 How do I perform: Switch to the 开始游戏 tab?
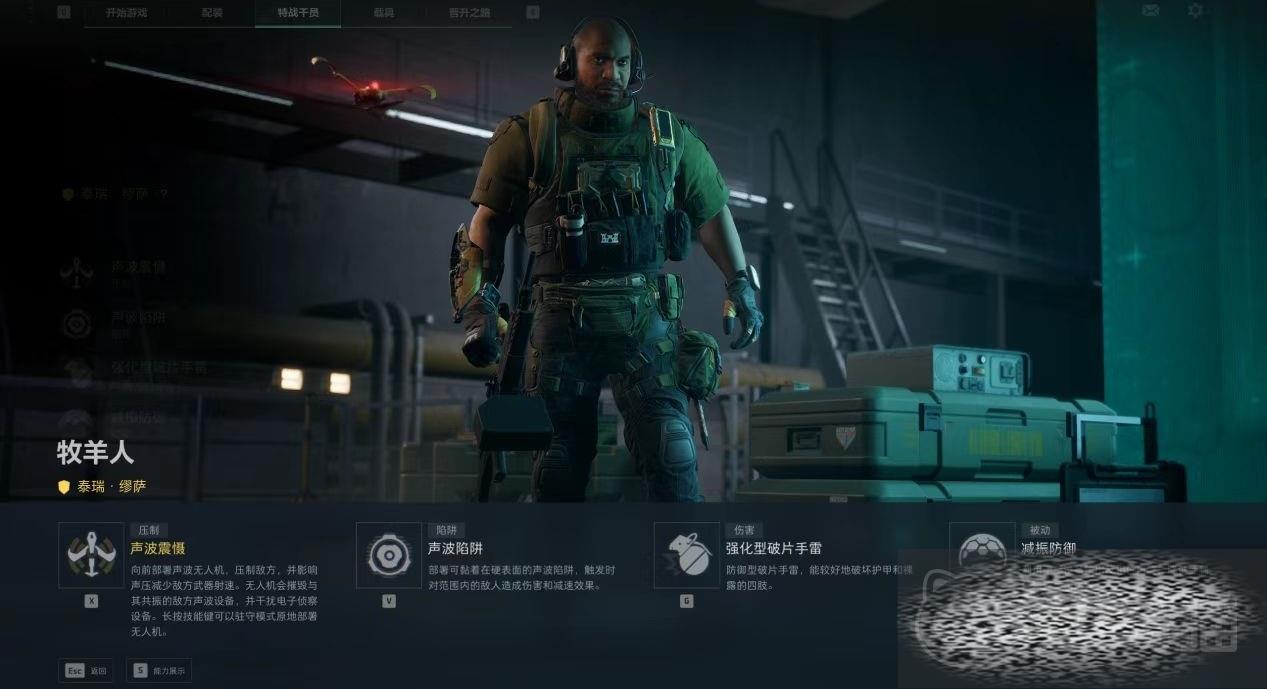pos(126,13)
